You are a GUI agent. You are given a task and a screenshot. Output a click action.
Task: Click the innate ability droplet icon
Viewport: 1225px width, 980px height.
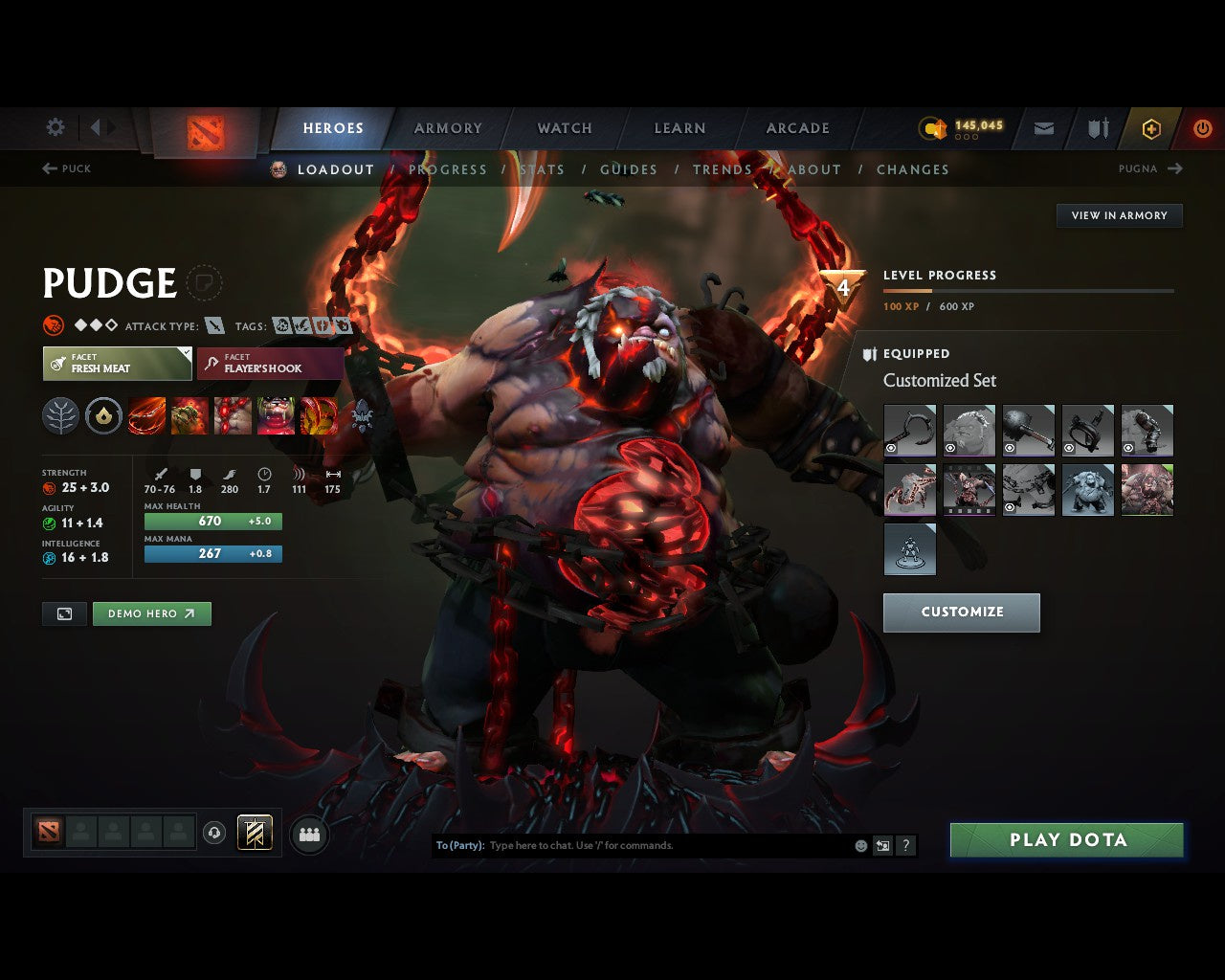103,415
